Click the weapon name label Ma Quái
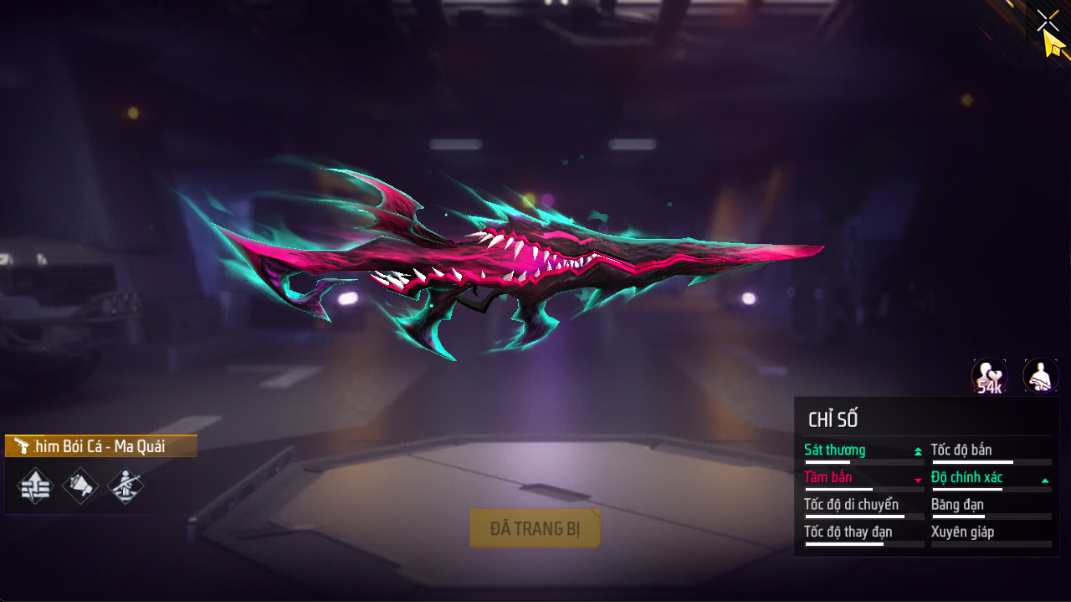Image resolution: width=1071 pixels, height=602 pixels. coord(100,446)
